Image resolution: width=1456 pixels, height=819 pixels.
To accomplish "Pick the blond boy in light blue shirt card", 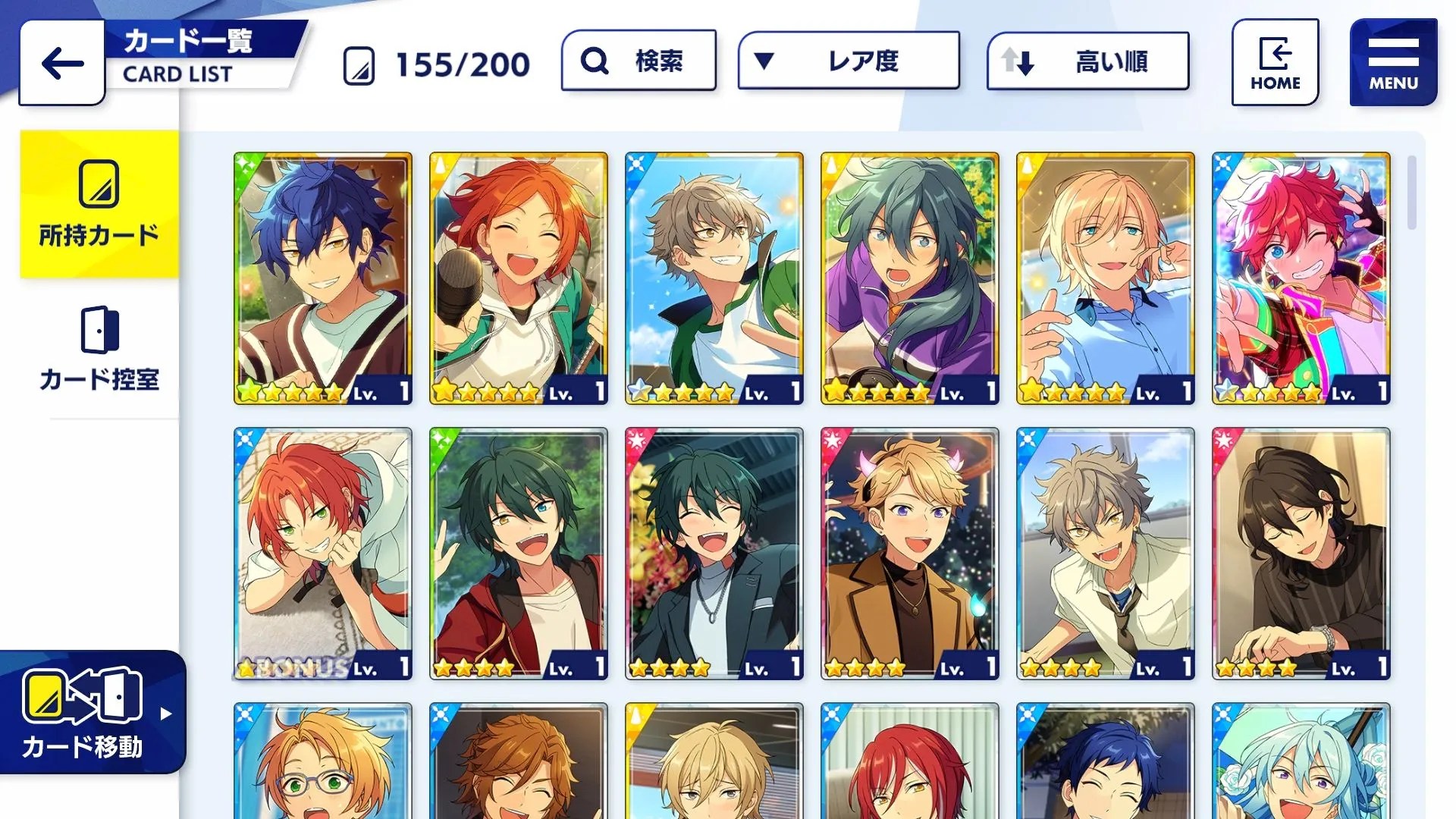I will [1106, 278].
